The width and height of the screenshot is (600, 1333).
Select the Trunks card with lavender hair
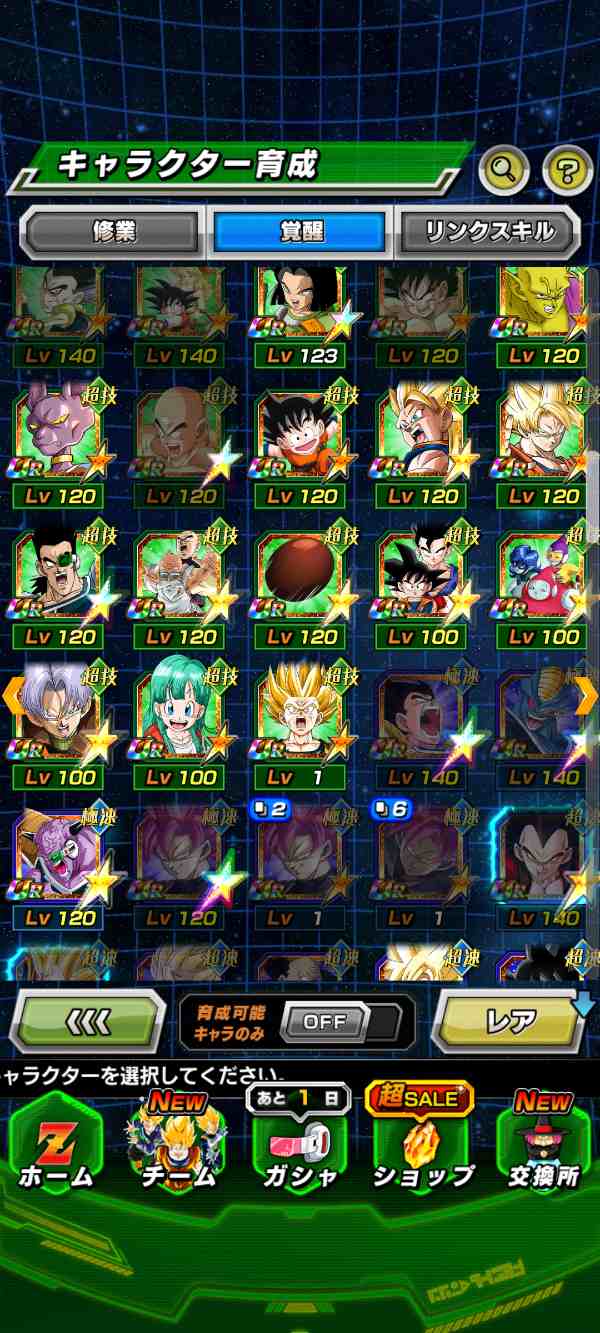[58, 722]
